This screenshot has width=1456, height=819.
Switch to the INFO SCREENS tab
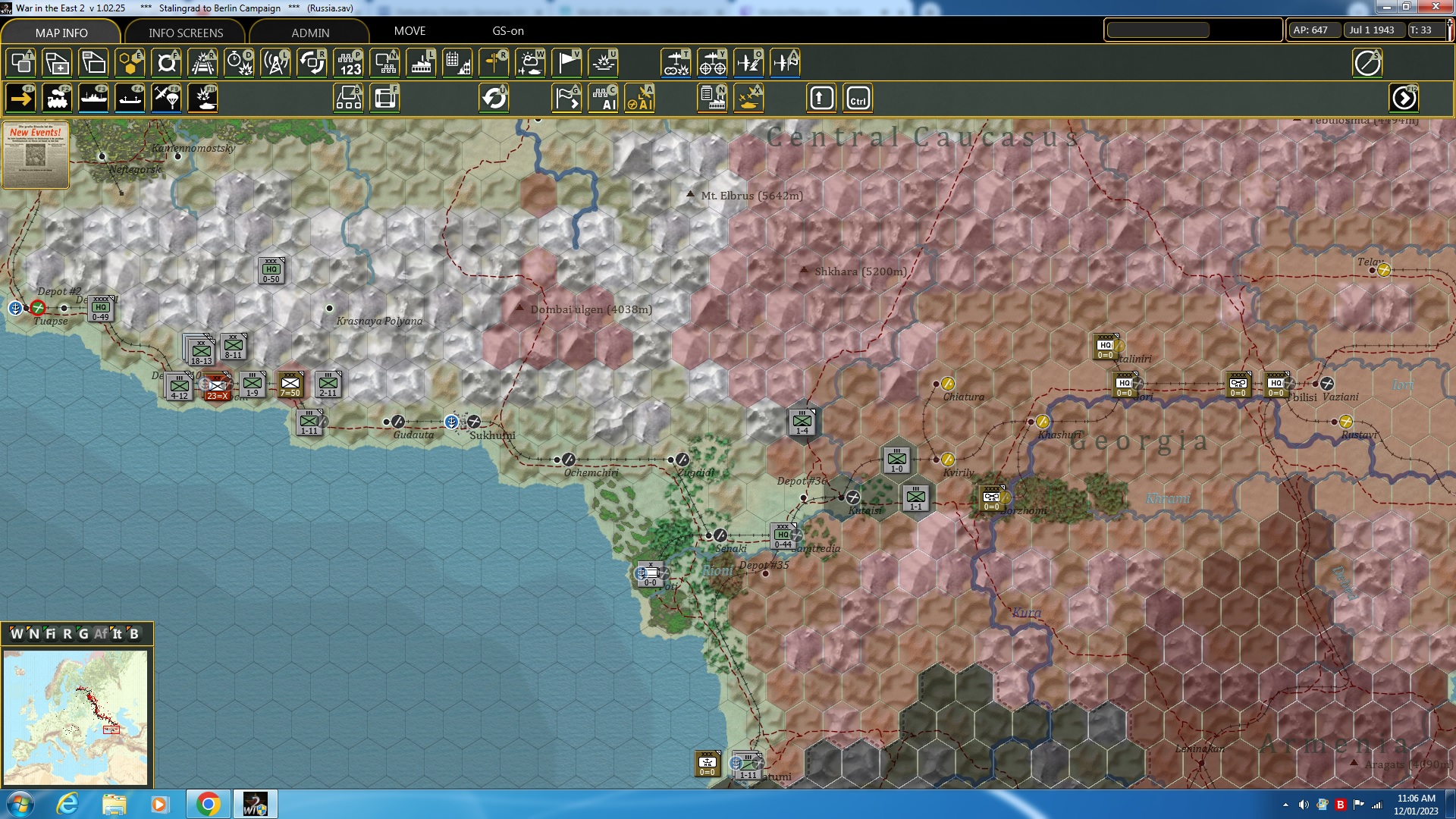point(184,33)
